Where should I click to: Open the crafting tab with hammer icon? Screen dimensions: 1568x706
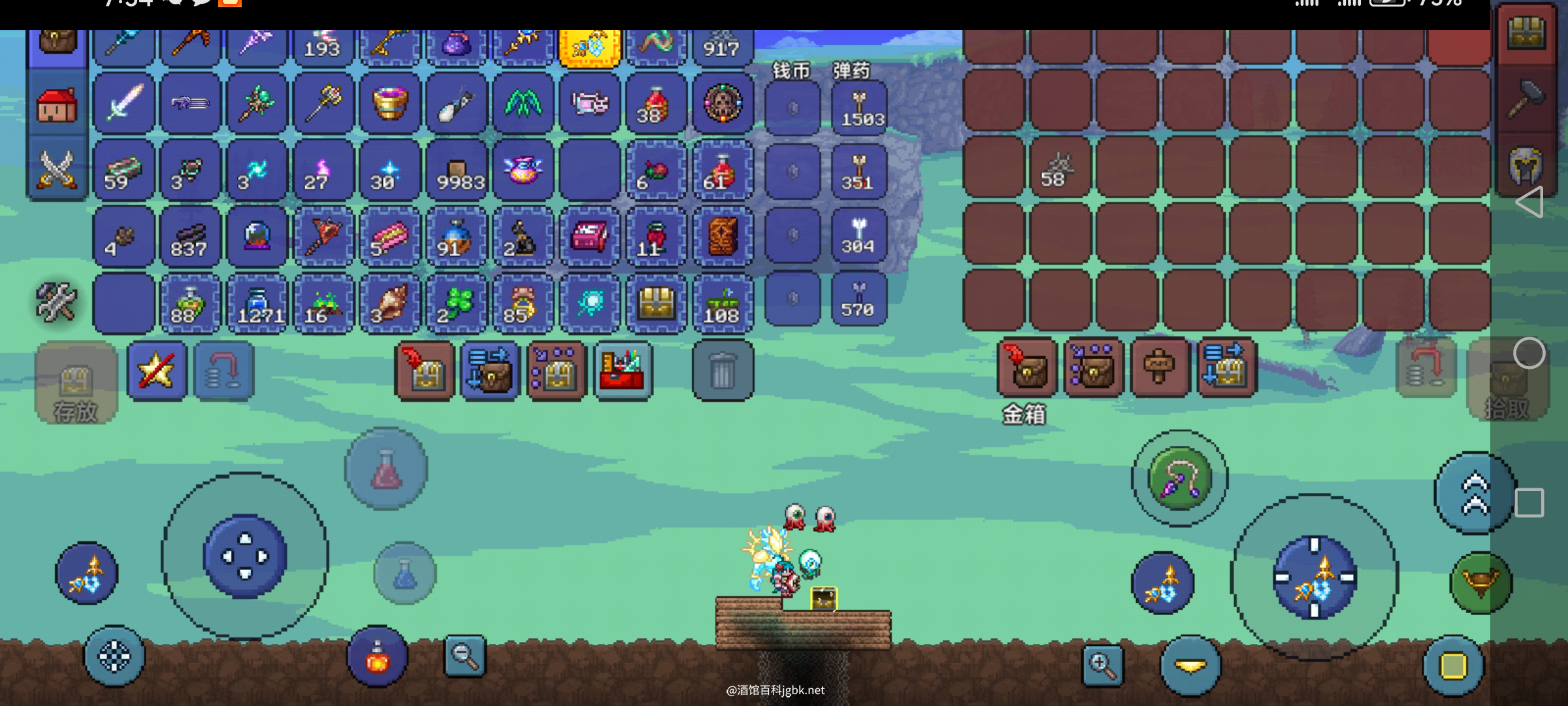[1526, 100]
